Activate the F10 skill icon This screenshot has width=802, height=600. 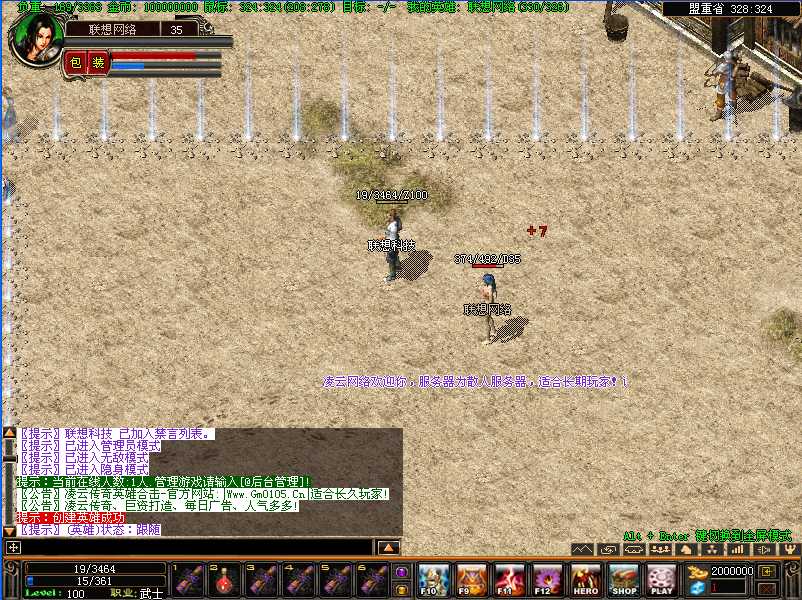432,579
